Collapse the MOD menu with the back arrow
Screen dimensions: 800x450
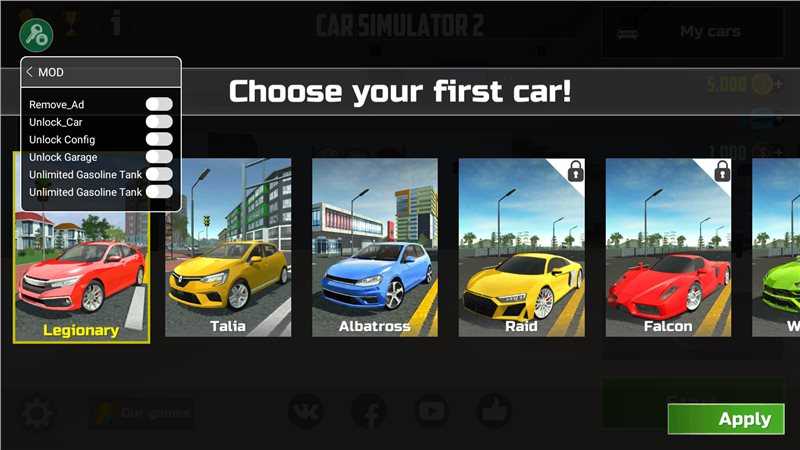pos(30,72)
